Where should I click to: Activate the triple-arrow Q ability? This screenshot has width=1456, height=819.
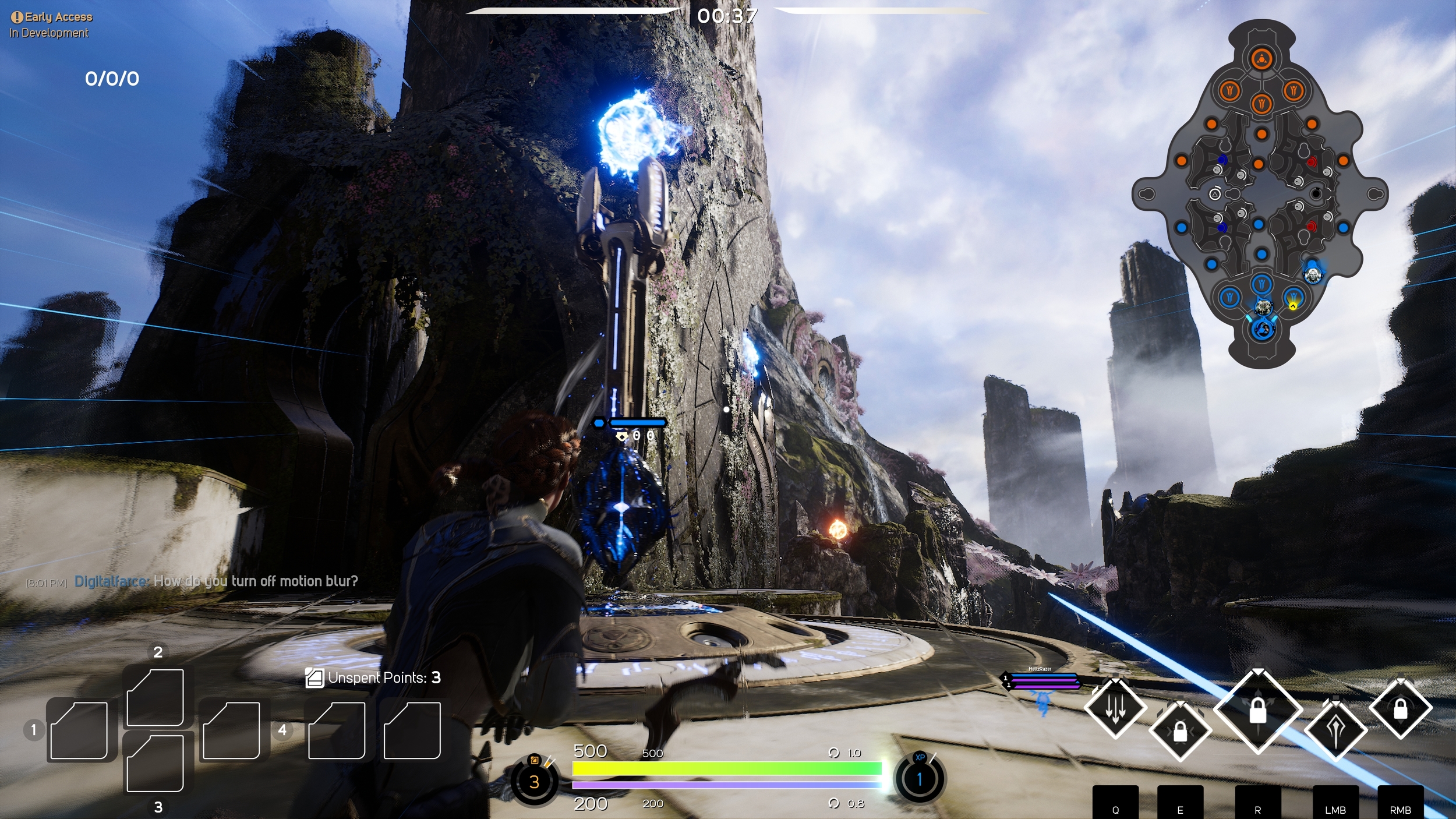pos(1115,708)
